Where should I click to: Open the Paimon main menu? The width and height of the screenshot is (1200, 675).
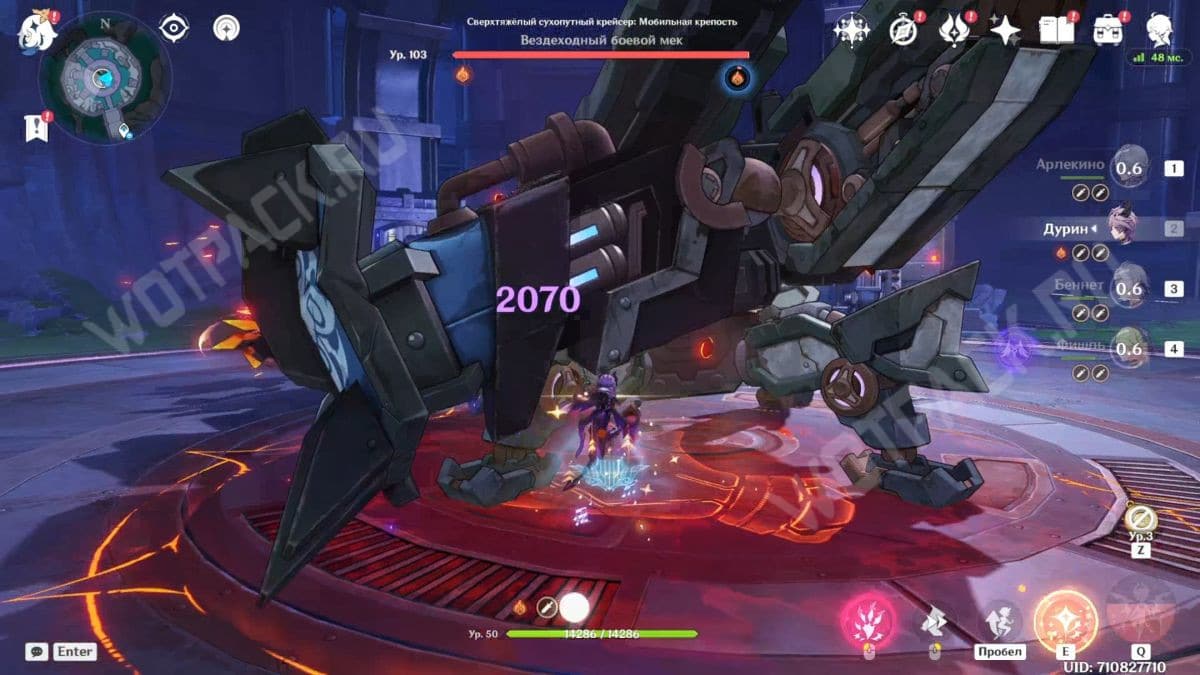(36, 28)
